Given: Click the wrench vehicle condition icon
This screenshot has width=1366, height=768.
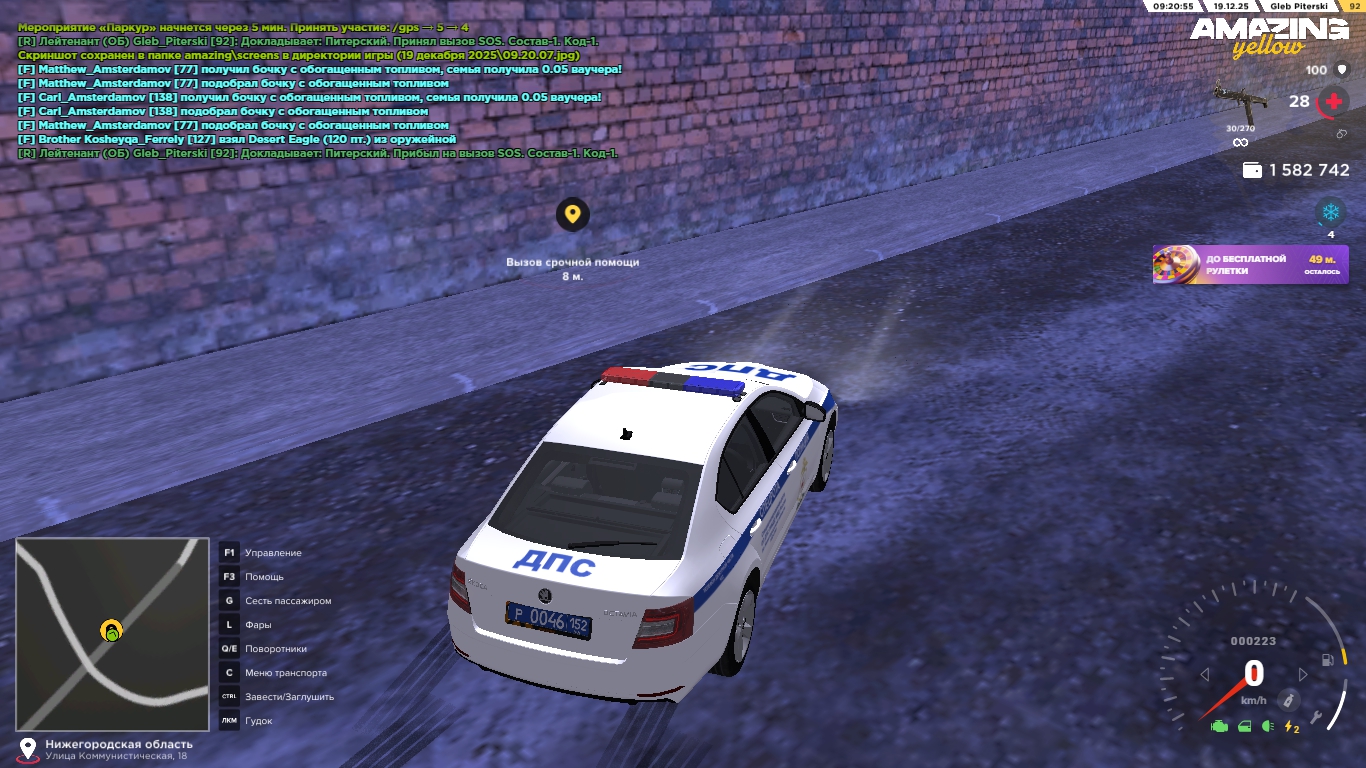Looking at the screenshot, I should (1318, 717).
